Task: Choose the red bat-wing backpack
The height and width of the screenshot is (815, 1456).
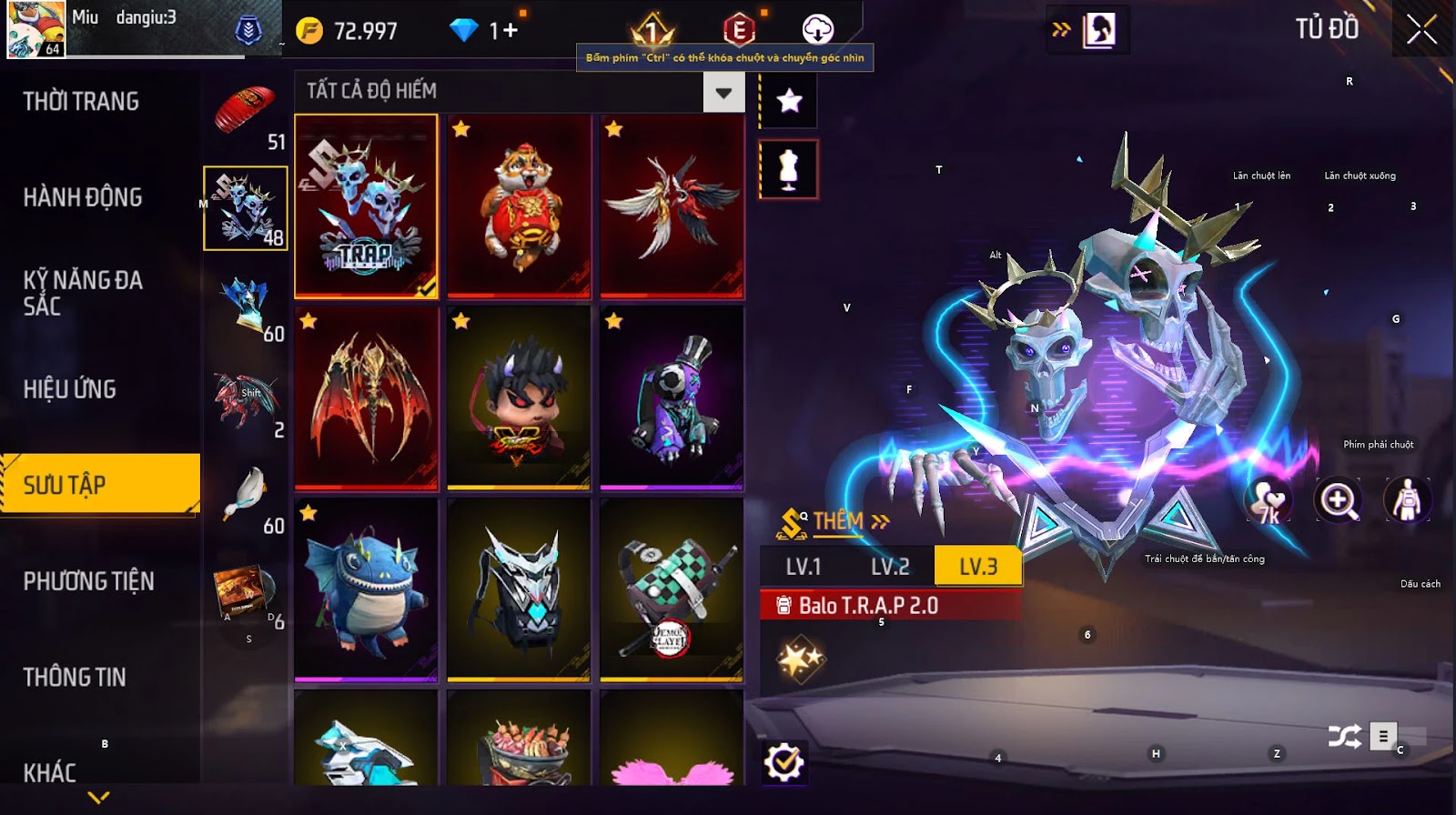Action: [x=366, y=398]
